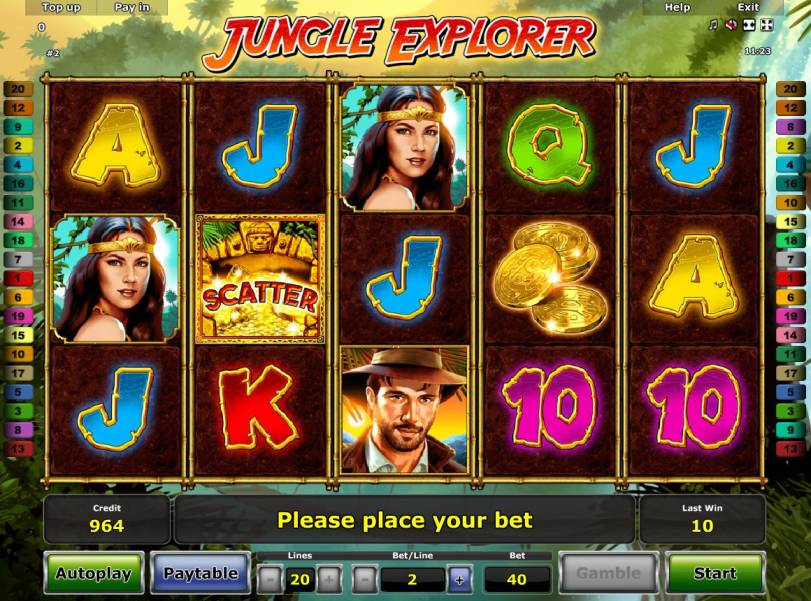
Task: Show the Paytable
Action: coord(200,574)
